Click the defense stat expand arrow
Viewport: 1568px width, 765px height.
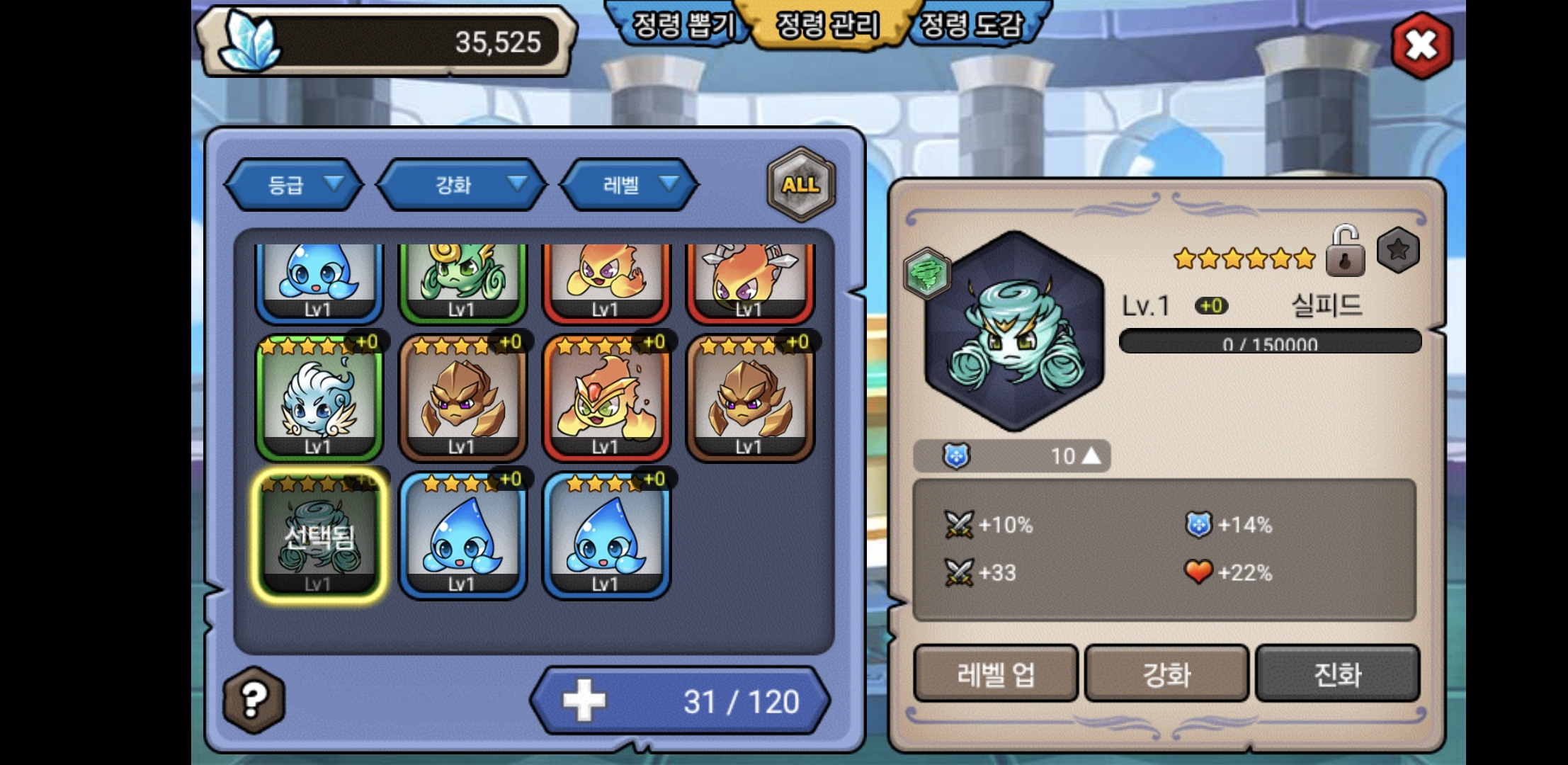(1091, 455)
